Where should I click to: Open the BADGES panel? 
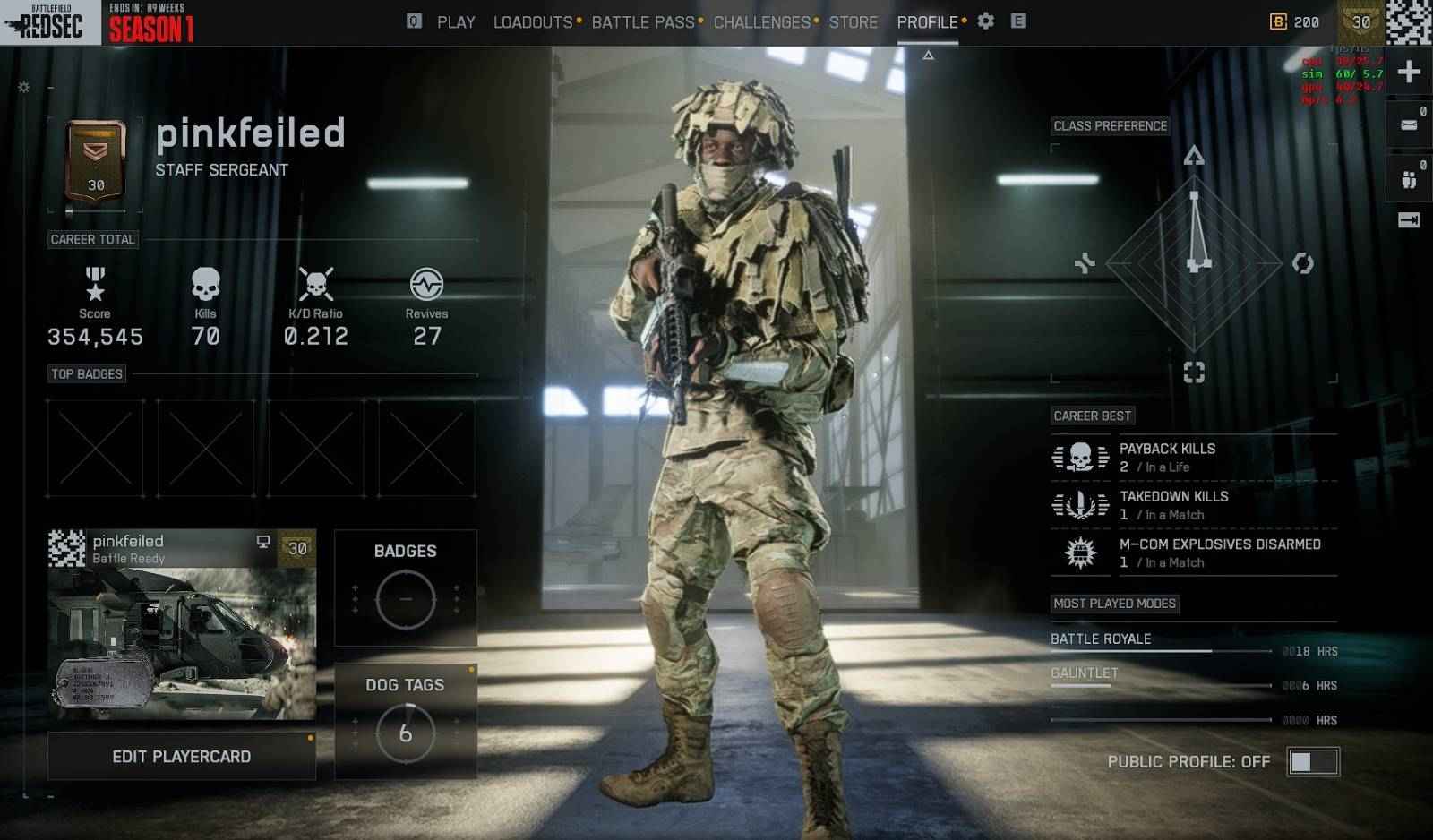(406, 589)
